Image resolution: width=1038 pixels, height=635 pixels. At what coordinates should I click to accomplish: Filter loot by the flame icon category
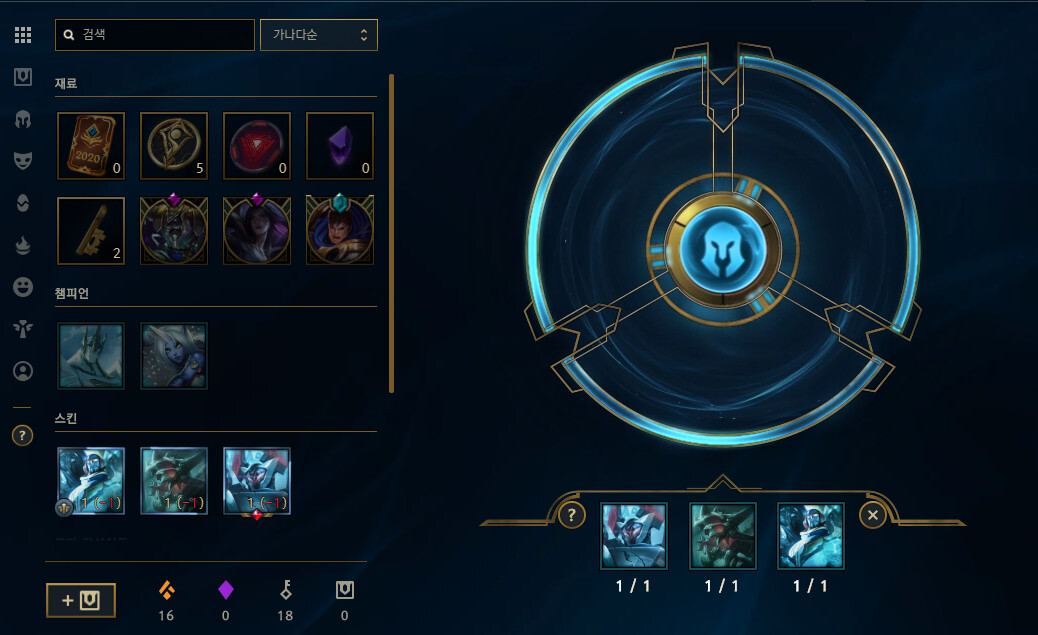tap(23, 245)
